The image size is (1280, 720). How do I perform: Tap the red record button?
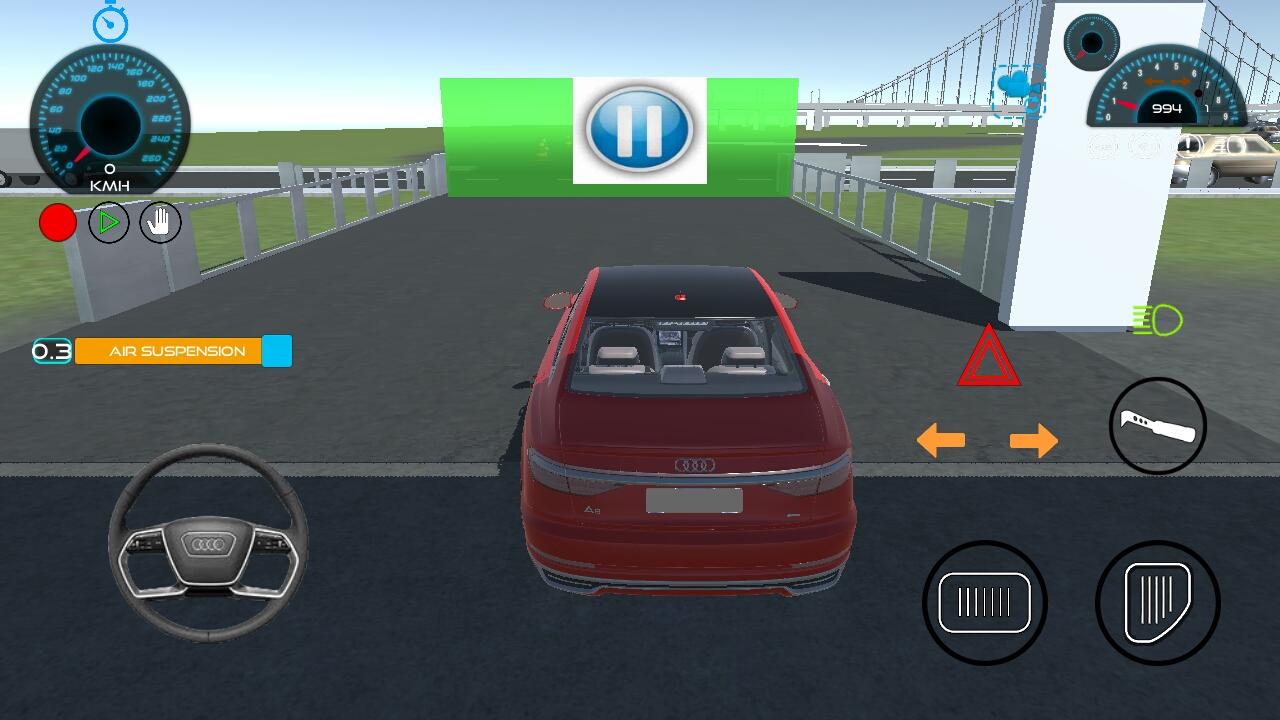point(58,222)
